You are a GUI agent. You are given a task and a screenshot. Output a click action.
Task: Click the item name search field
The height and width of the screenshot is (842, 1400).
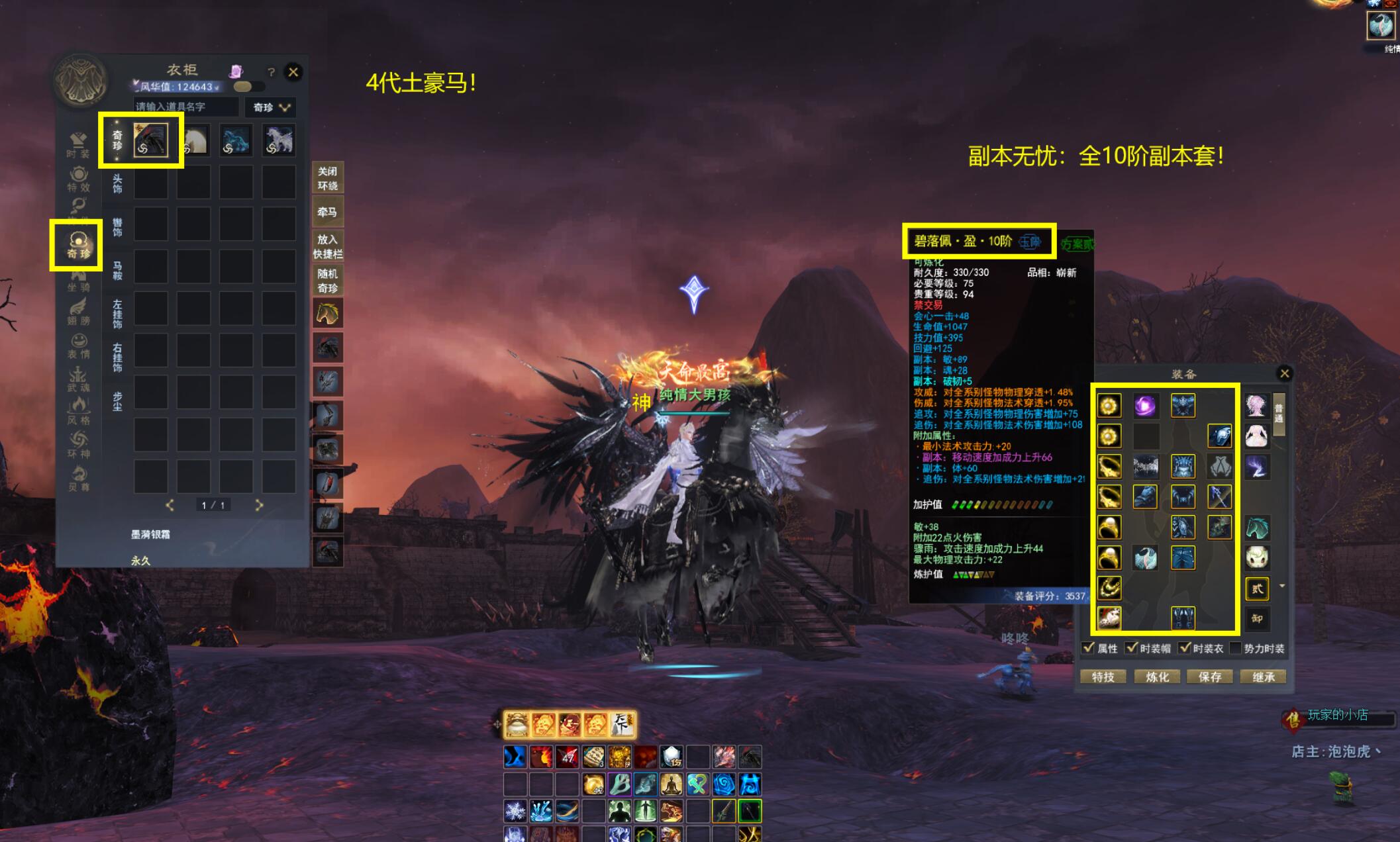click(185, 107)
